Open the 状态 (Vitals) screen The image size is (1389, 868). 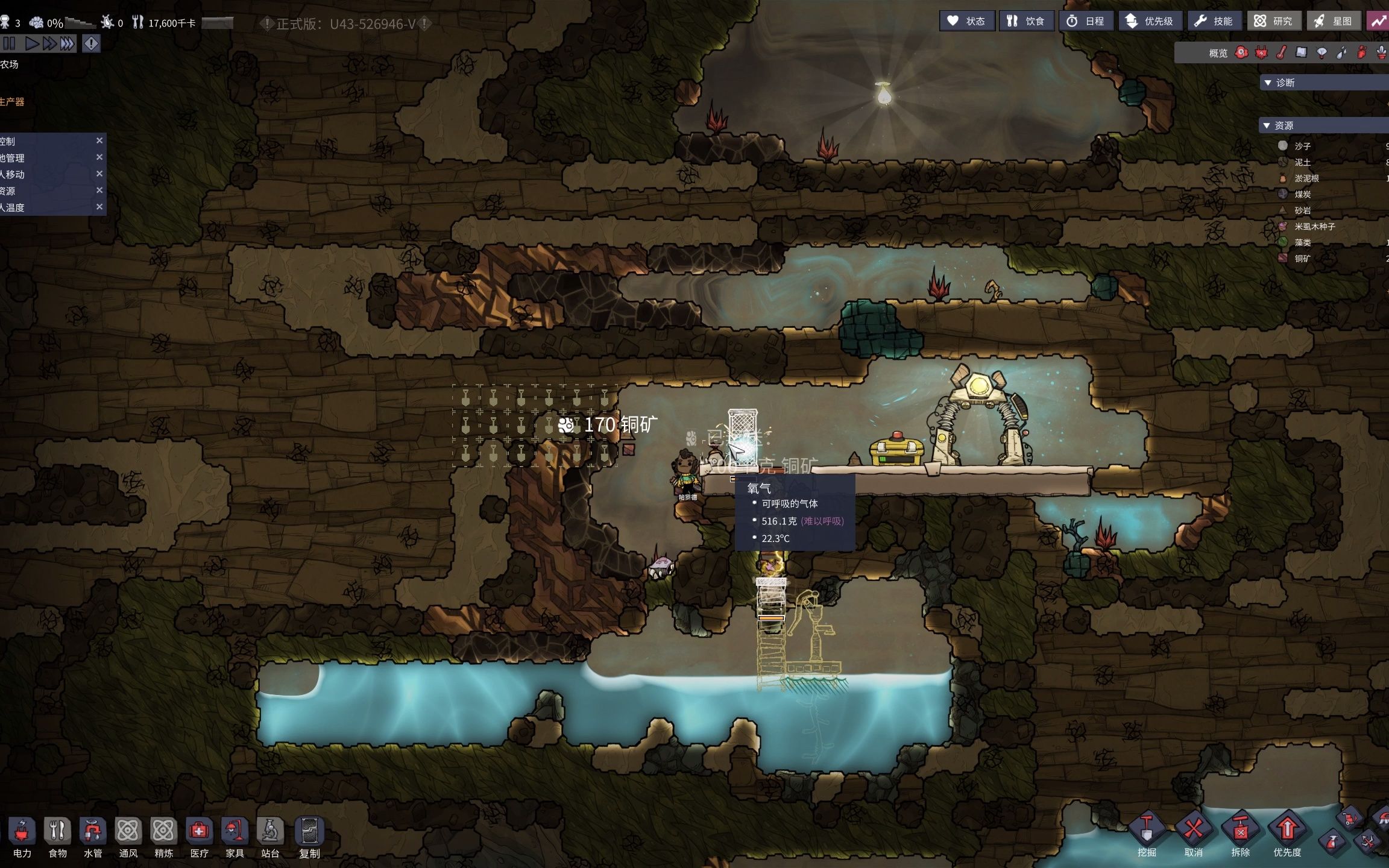point(966,21)
